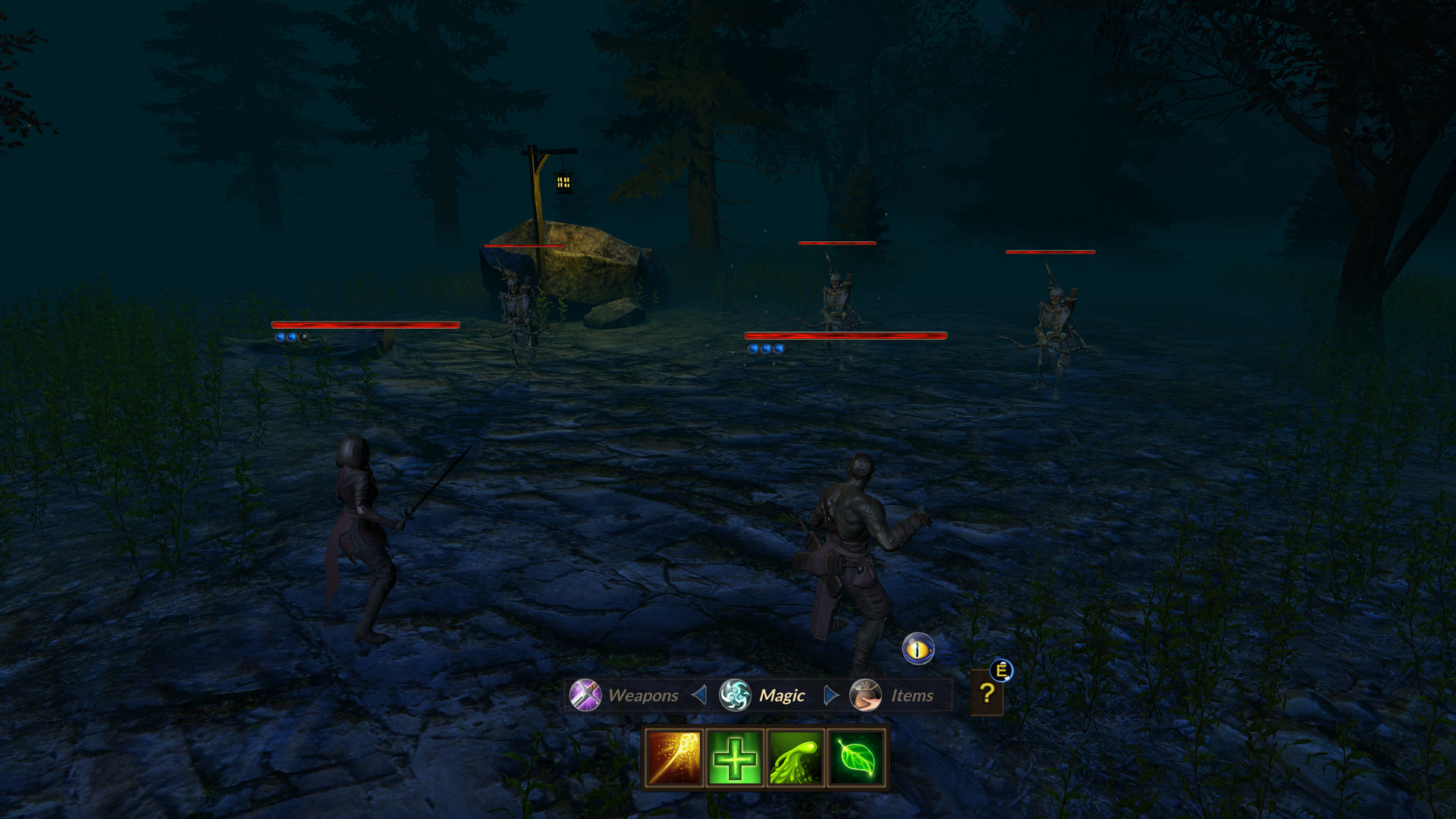Screen dimensions: 1456x819
Task: Toggle the glowing eye indicator orb
Action: point(918,649)
